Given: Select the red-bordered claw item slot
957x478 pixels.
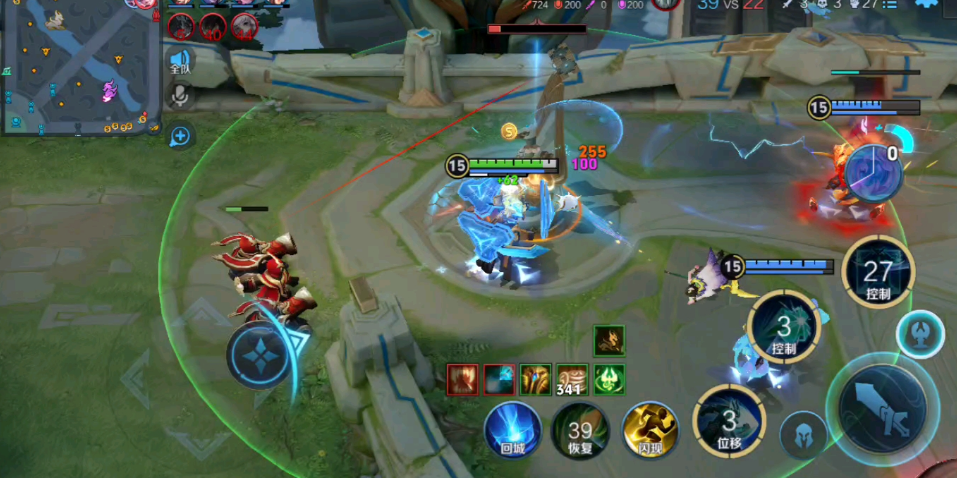Looking at the screenshot, I should pyautogui.click(x=463, y=379).
